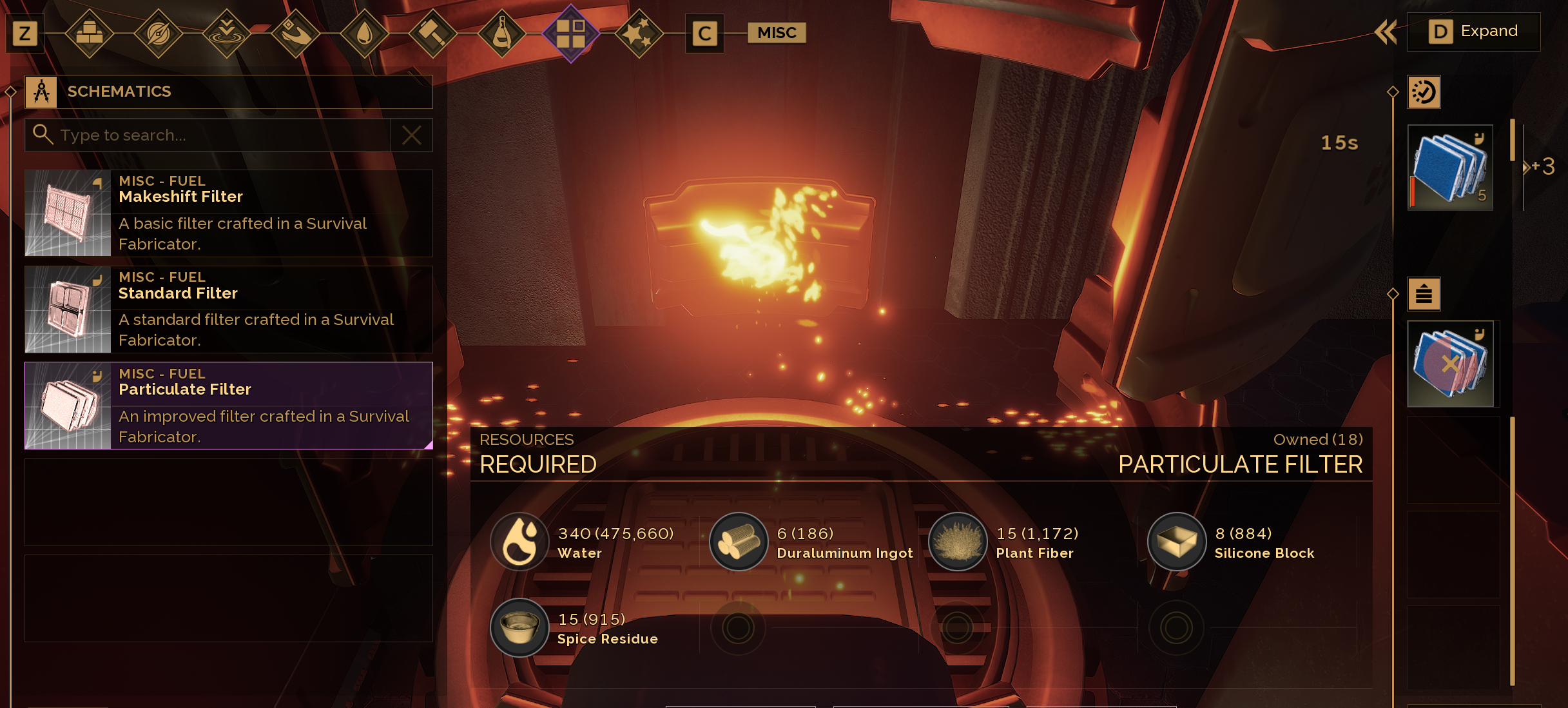Click the crafting queue list icon
The width and height of the screenshot is (1568, 708).
tap(1424, 295)
